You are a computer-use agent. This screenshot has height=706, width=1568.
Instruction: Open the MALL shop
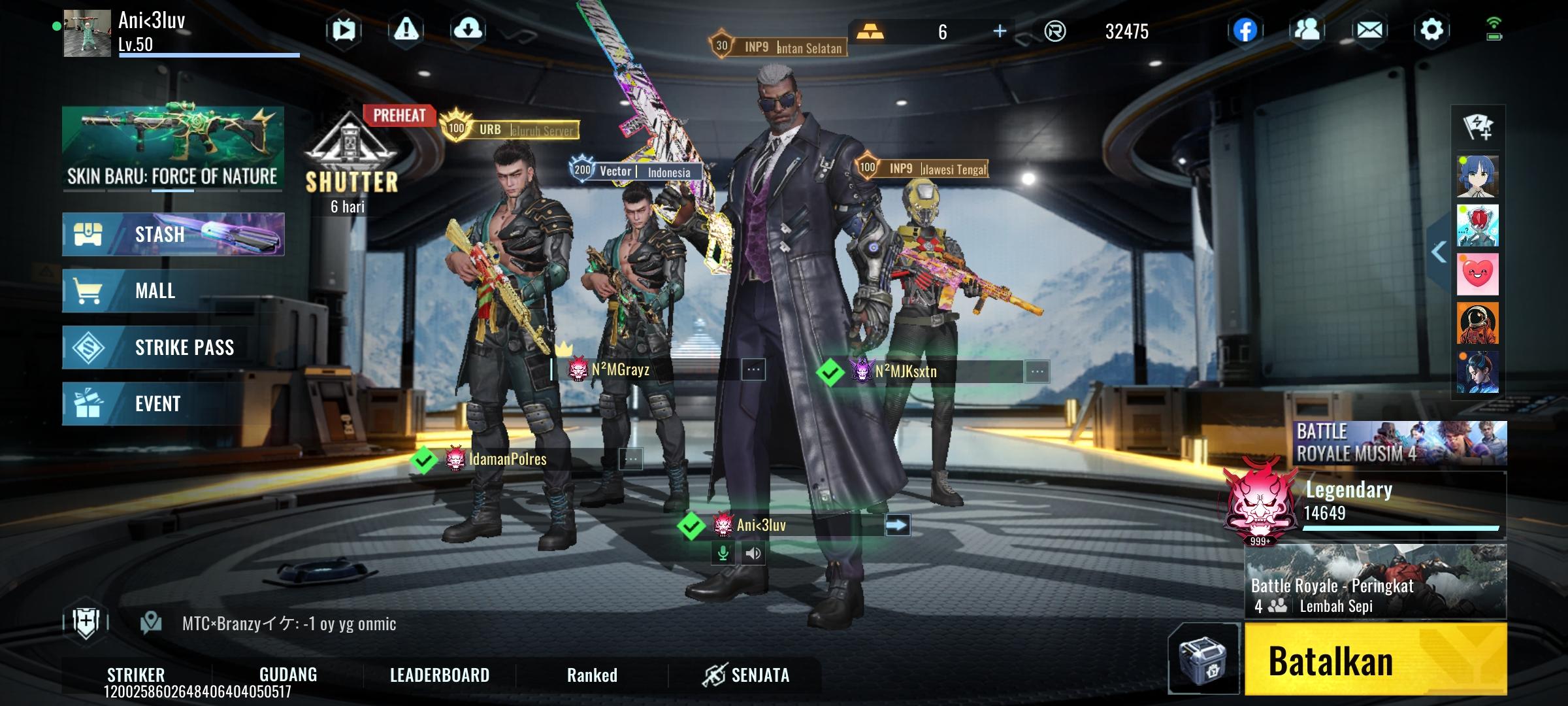coord(173,290)
